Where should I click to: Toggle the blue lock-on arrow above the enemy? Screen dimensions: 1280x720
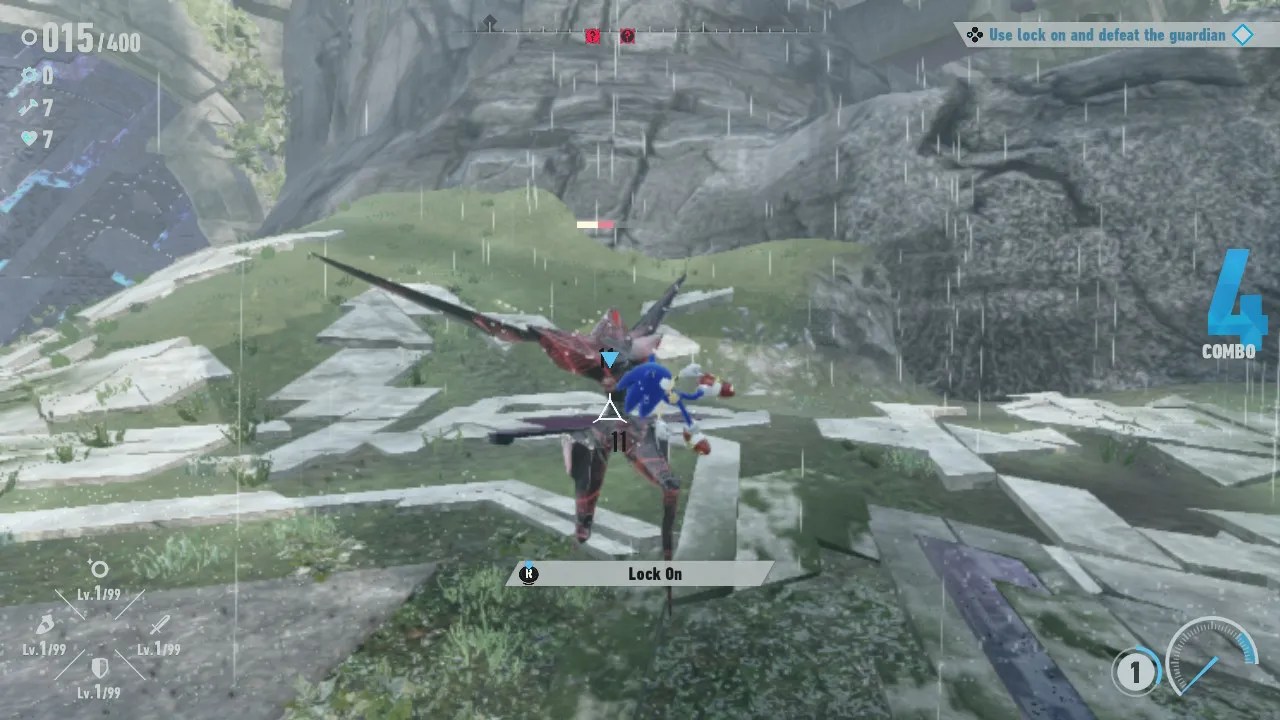609,358
